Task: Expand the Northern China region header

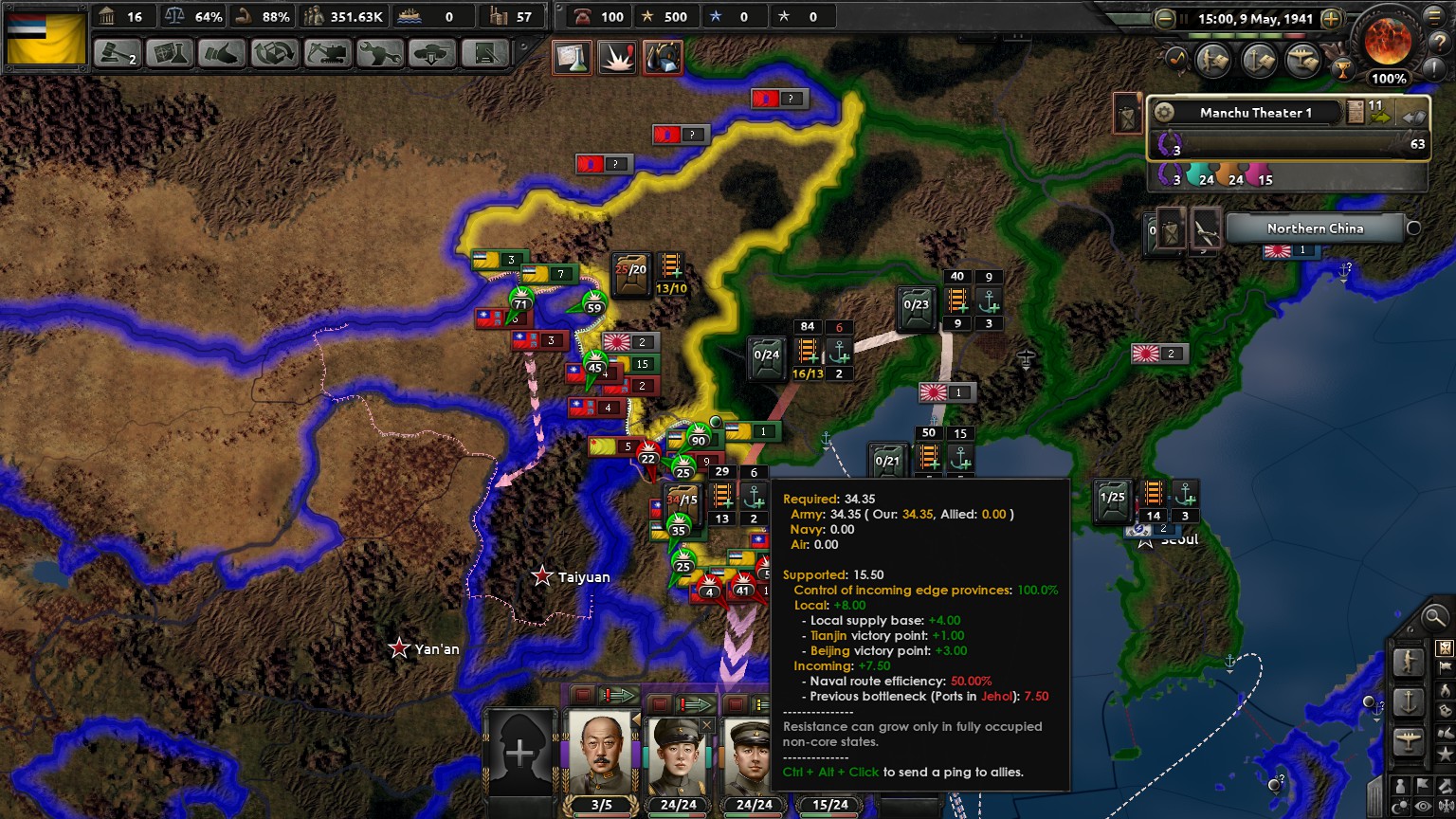Action: [x=1315, y=228]
